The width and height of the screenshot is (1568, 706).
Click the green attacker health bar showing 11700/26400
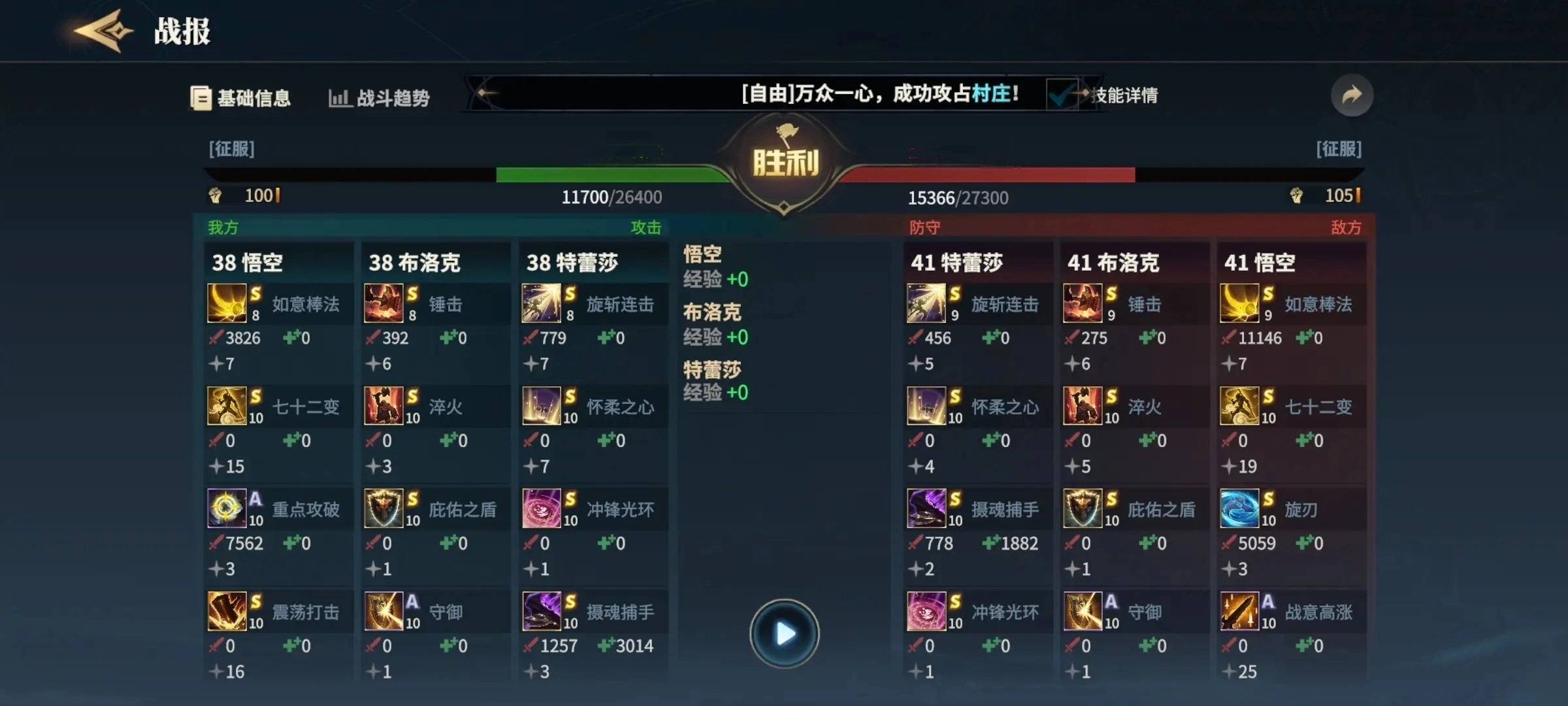[x=608, y=173]
